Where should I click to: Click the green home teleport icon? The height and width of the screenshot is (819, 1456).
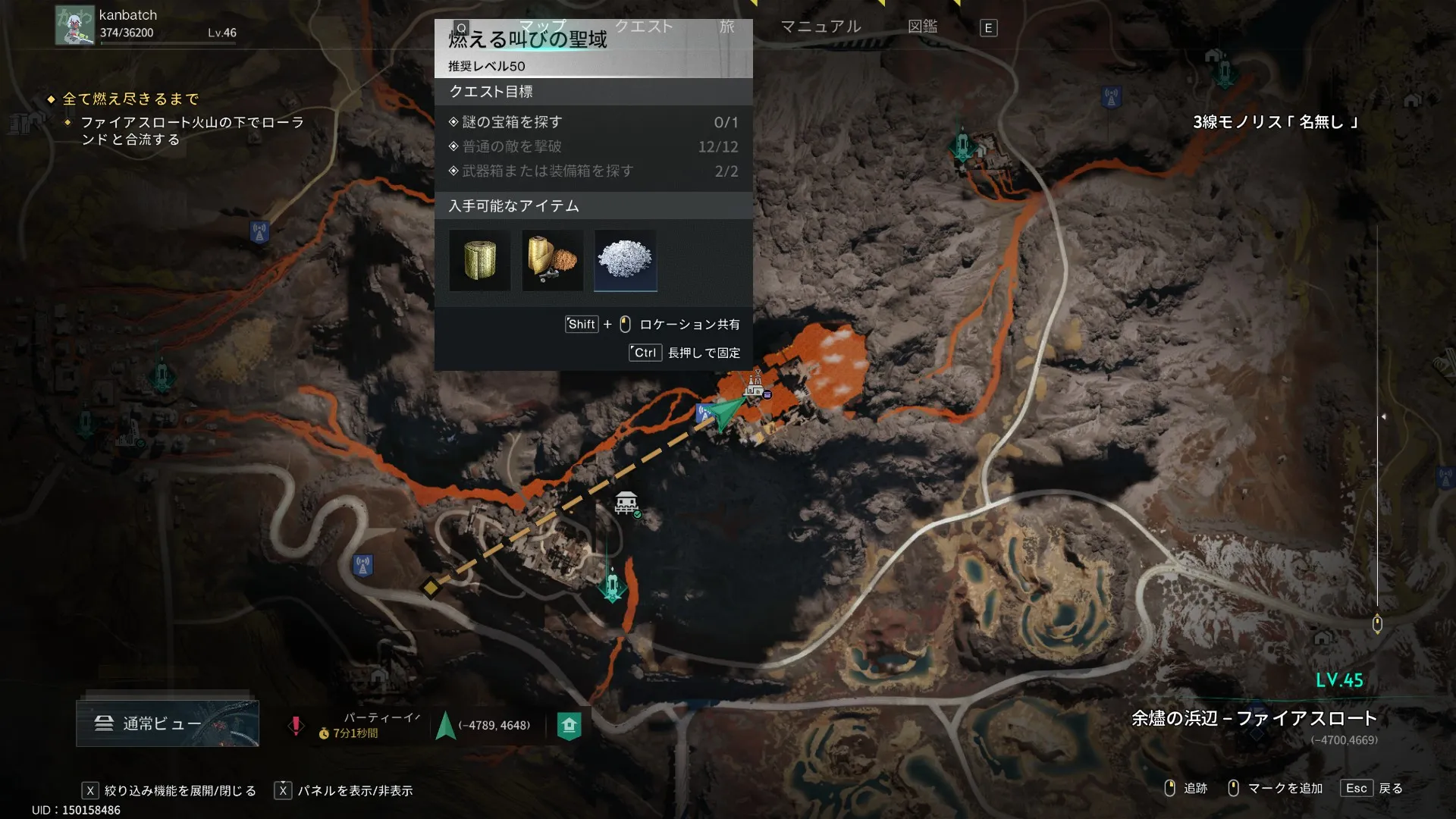pos(569,726)
